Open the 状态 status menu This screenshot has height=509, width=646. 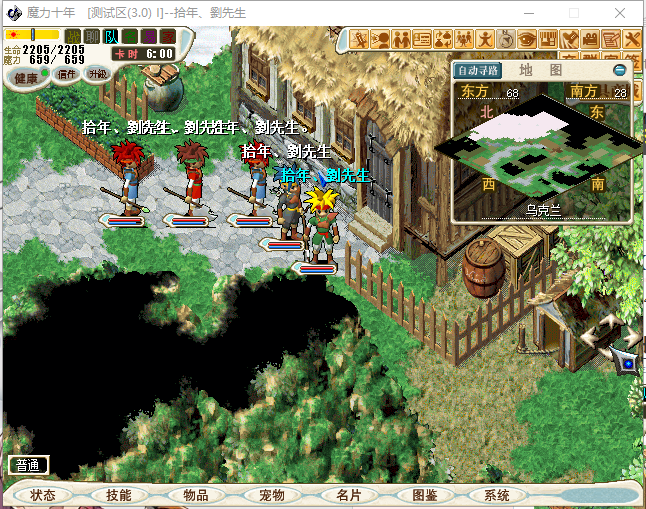(x=43, y=495)
